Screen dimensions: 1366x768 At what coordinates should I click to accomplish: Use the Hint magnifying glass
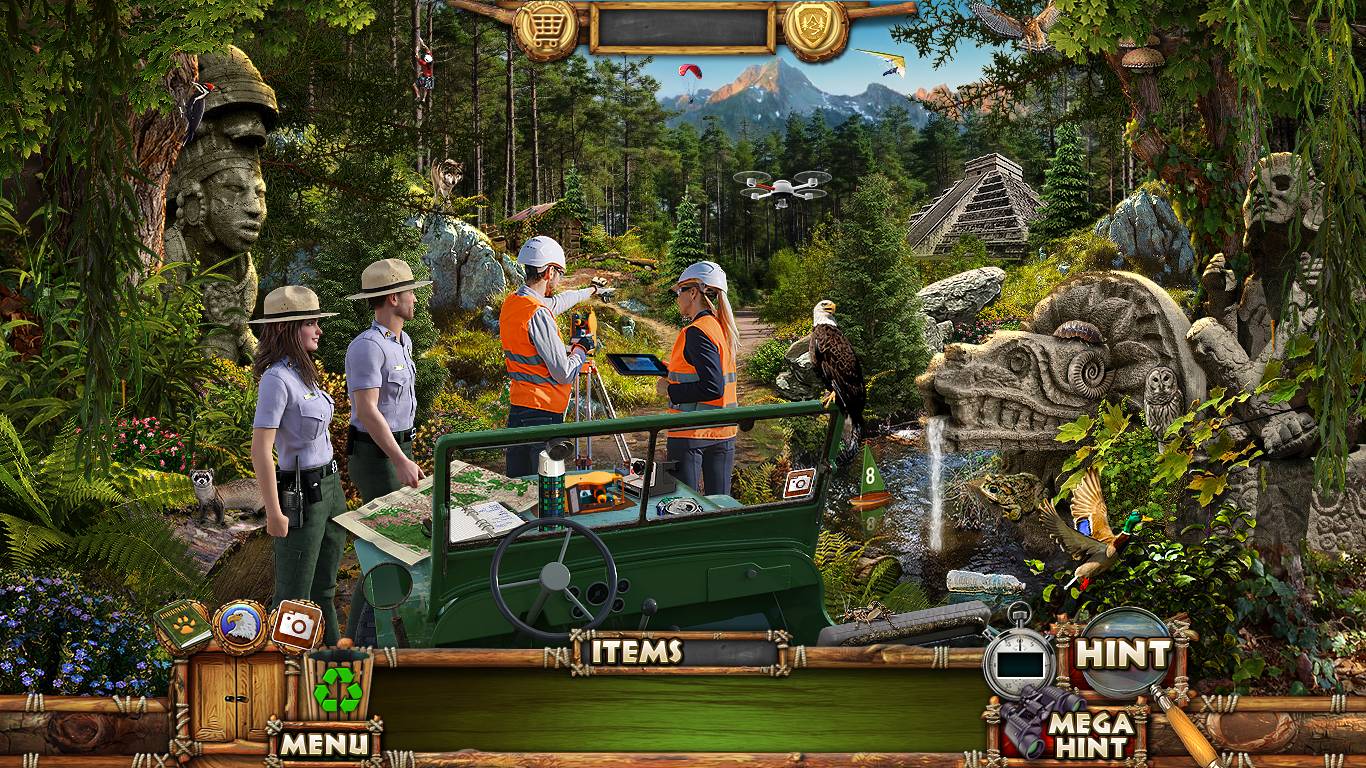[x=1124, y=654]
